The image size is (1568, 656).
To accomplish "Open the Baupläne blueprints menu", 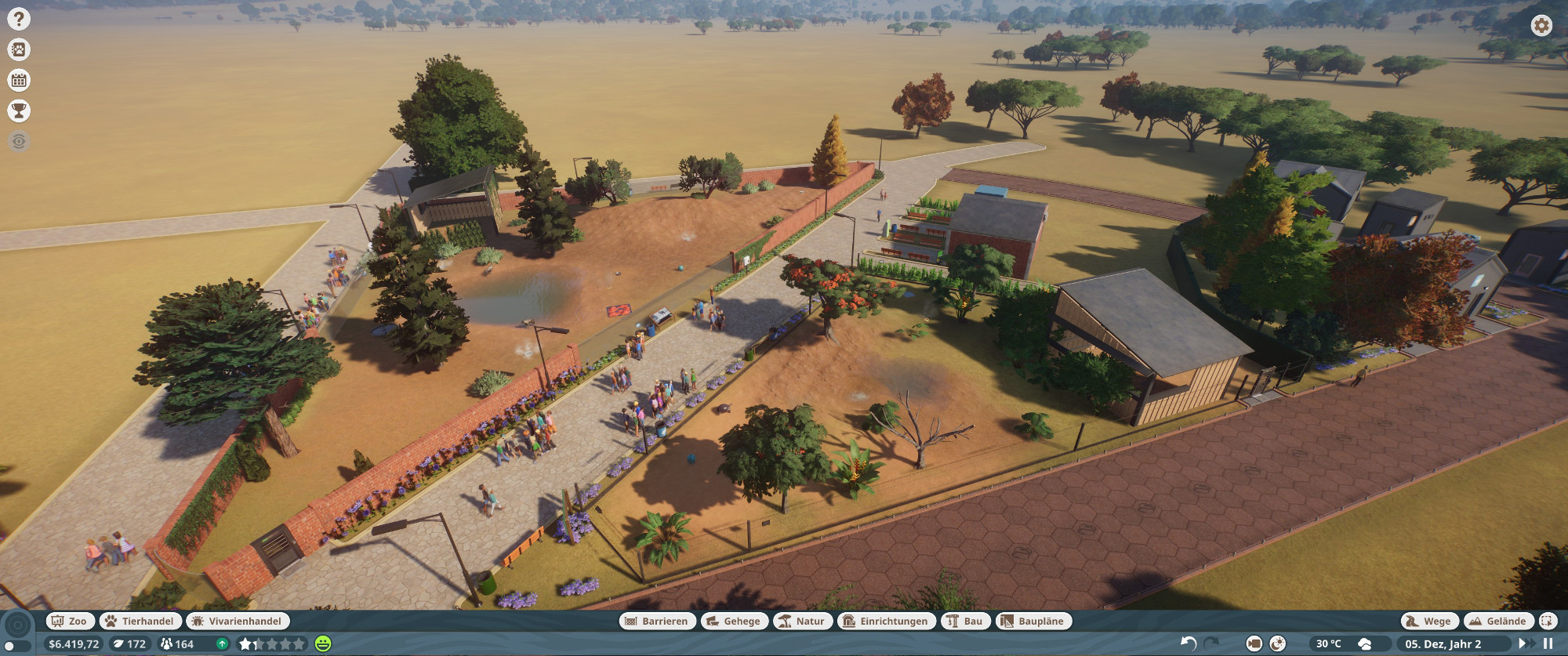I will (1033, 621).
